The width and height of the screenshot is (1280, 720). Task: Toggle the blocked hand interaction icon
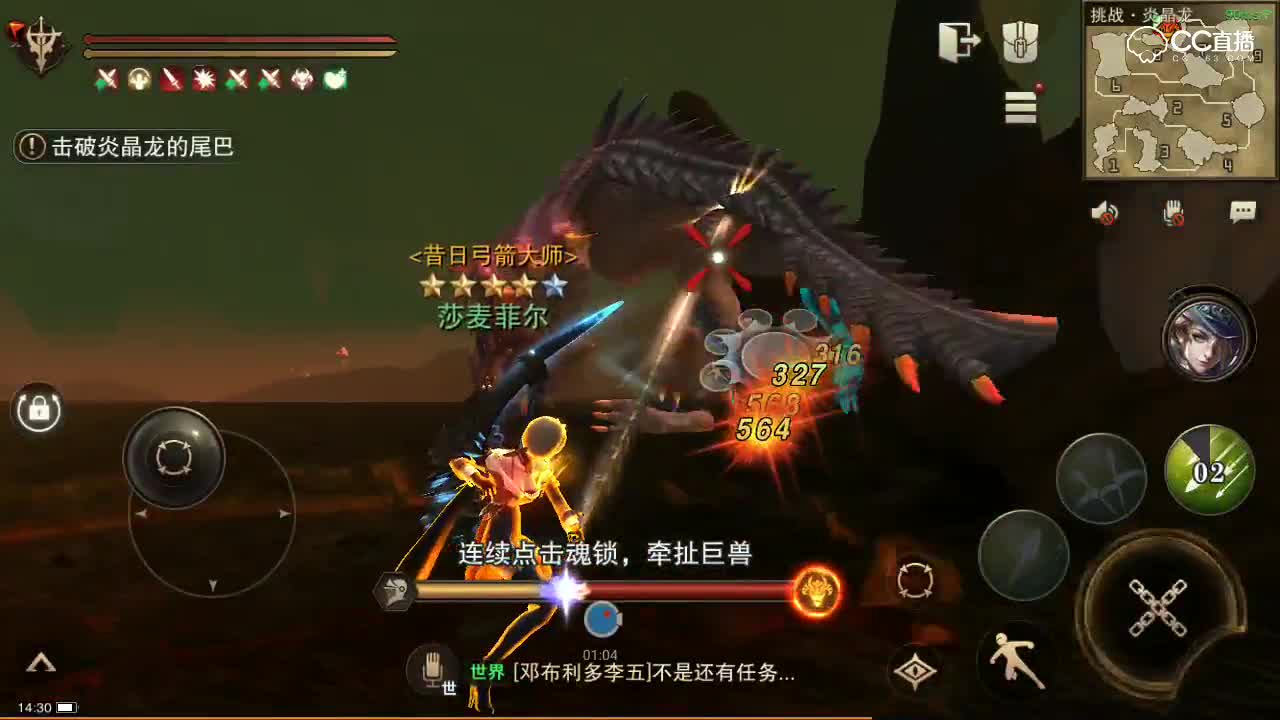tap(1171, 212)
